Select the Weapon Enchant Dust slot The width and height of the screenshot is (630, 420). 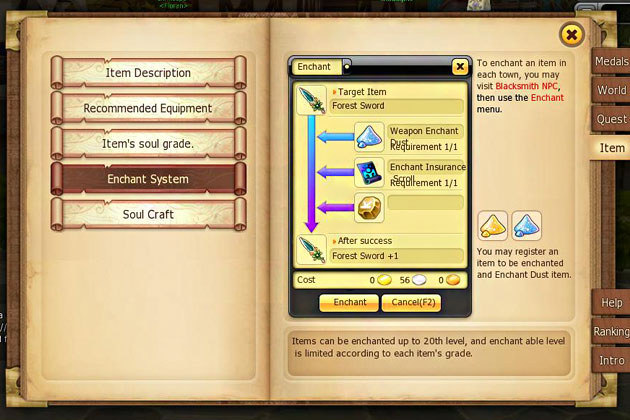click(x=370, y=137)
